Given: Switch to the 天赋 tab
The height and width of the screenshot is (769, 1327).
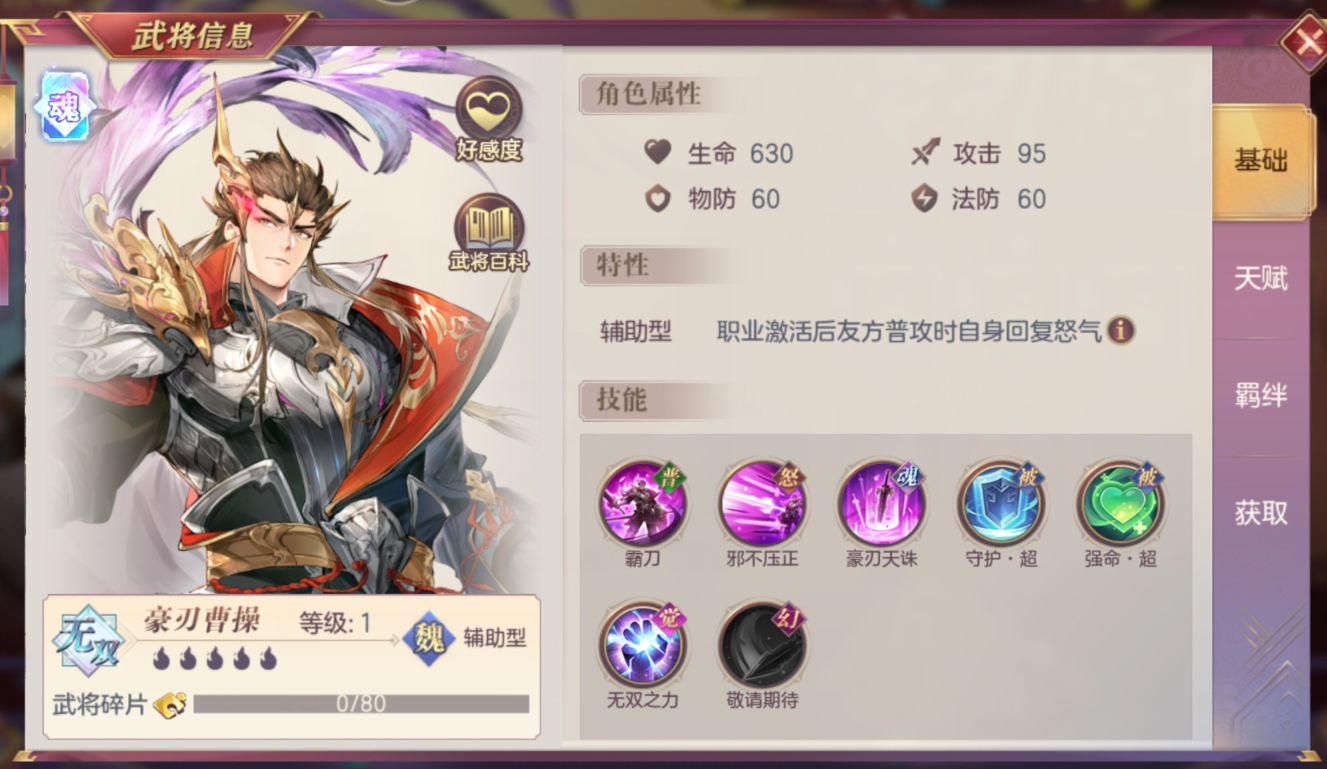Looking at the screenshot, I should [1263, 278].
